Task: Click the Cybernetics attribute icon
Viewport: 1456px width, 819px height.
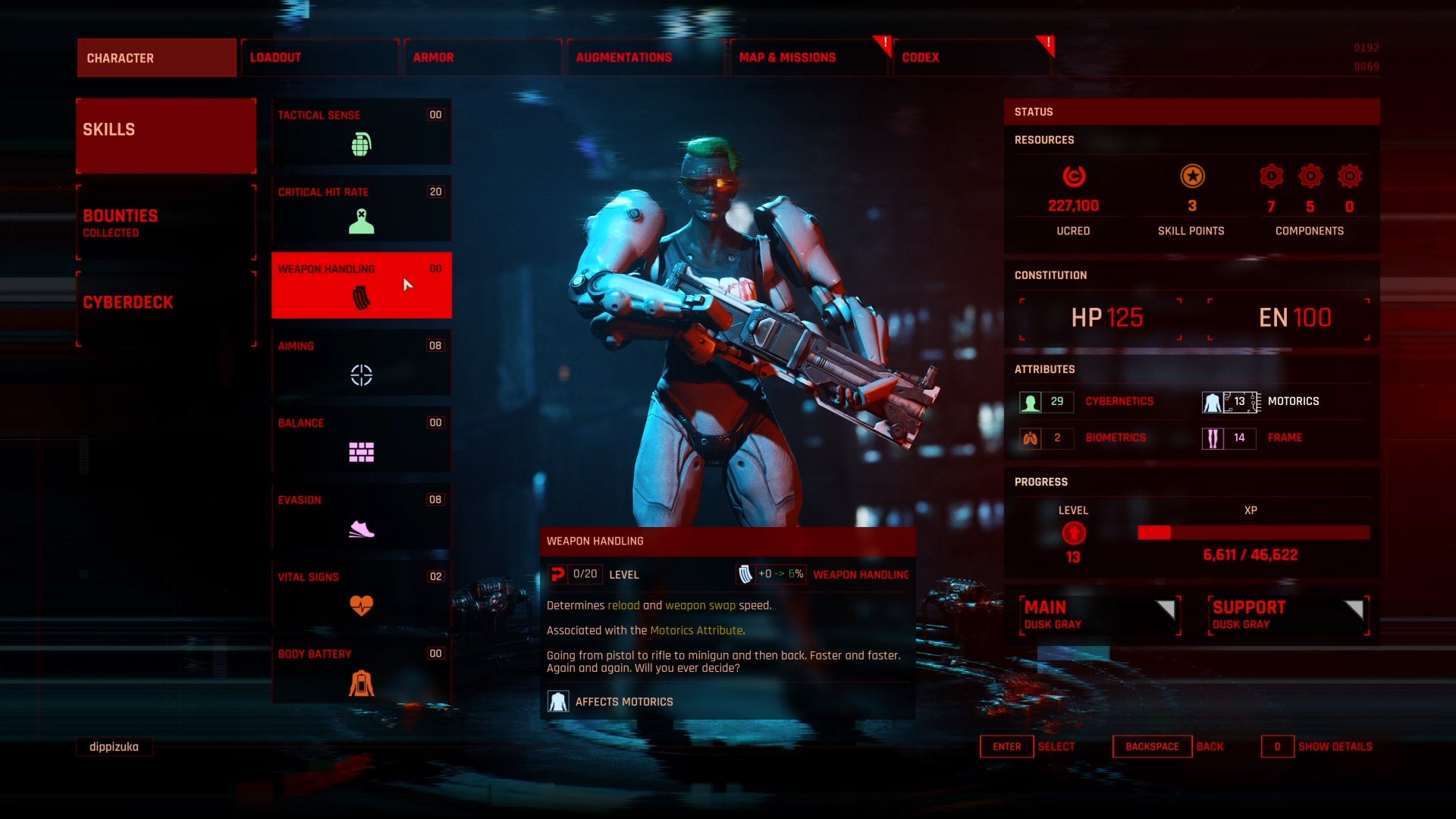Action: [x=1031, y=401]
